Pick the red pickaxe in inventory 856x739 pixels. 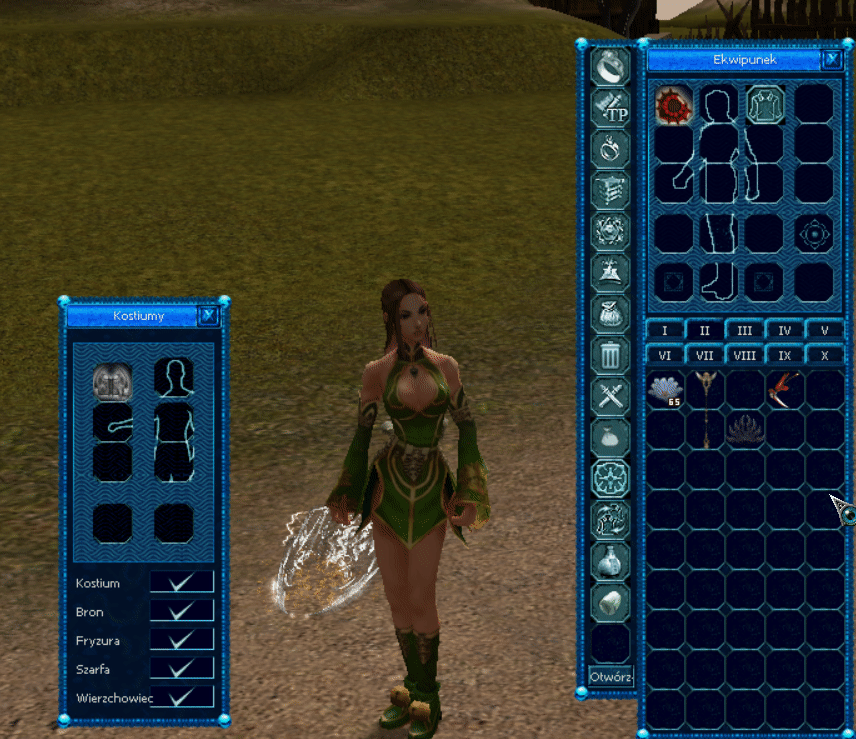click(x=785, y=389)
